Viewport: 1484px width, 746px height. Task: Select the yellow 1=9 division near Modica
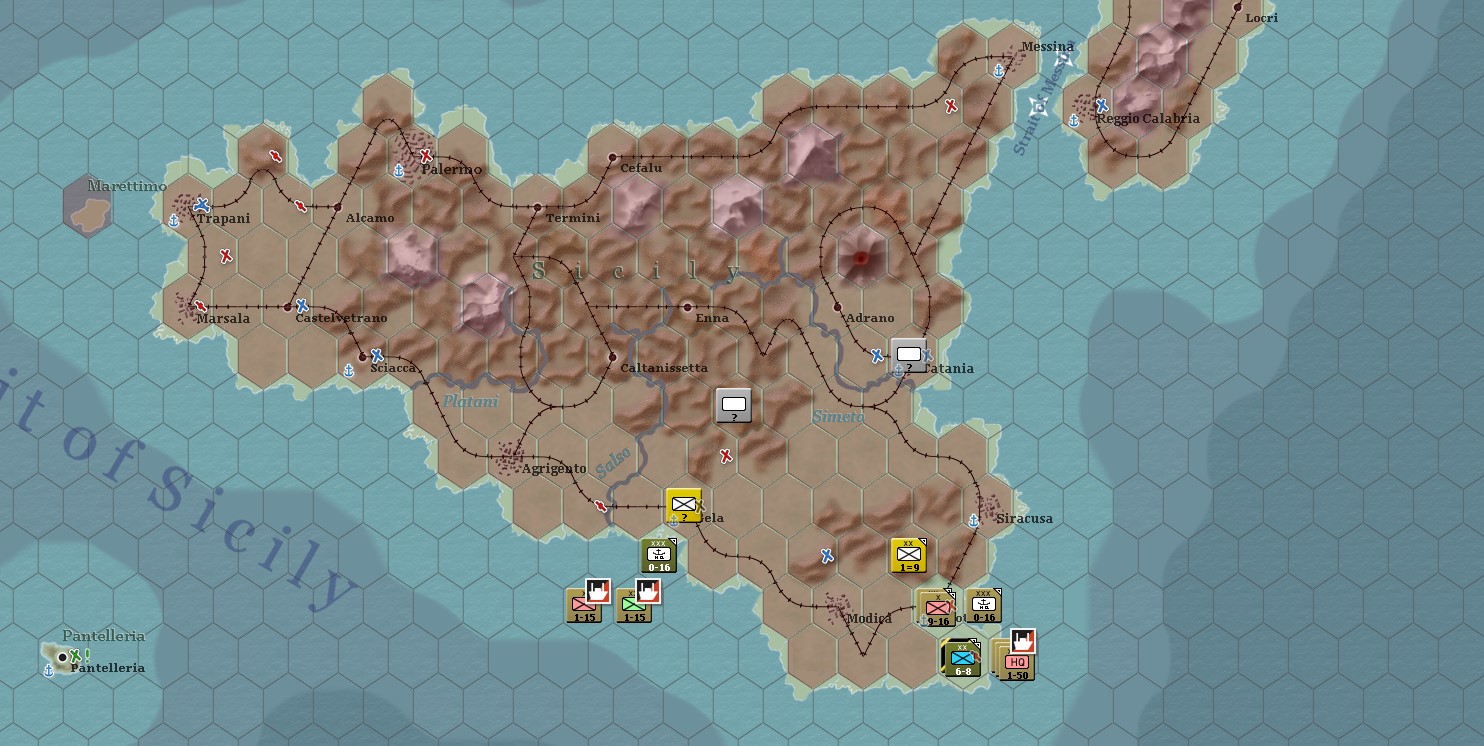click(906, 555)
